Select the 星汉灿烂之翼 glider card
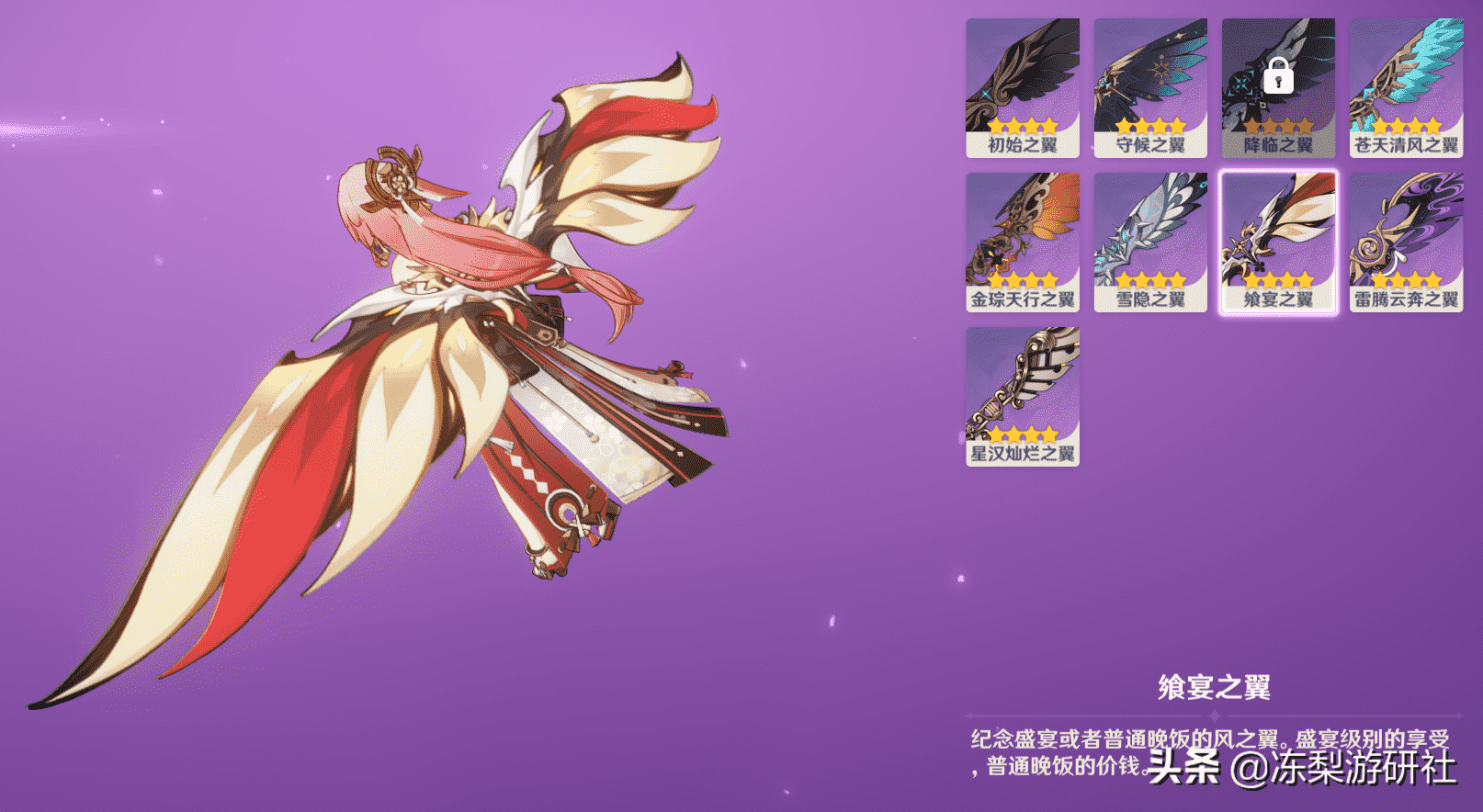Image resolution: width=1483 pixels, height=812 pixels. (1022, 396)
